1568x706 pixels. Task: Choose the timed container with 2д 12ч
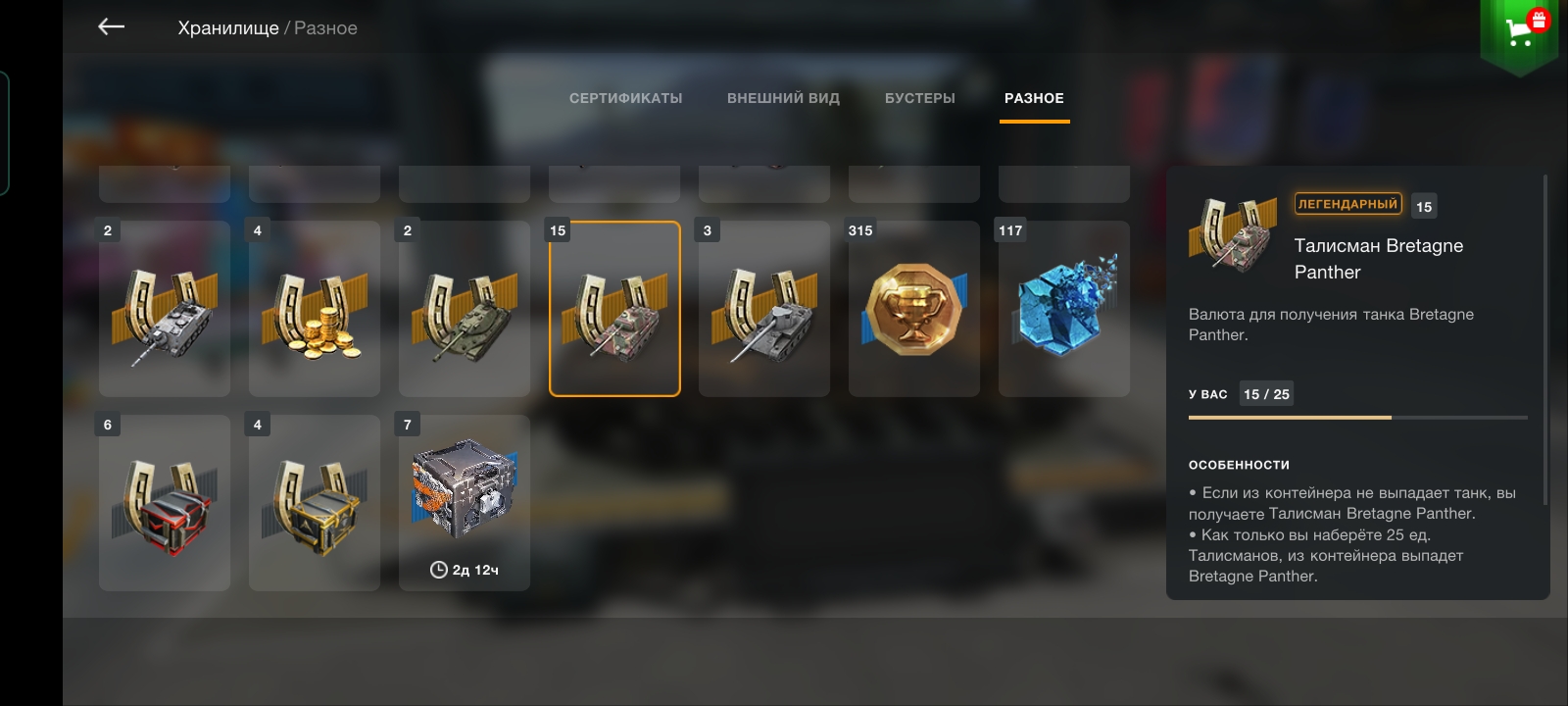pyautogui.click(x=465, y=503)
